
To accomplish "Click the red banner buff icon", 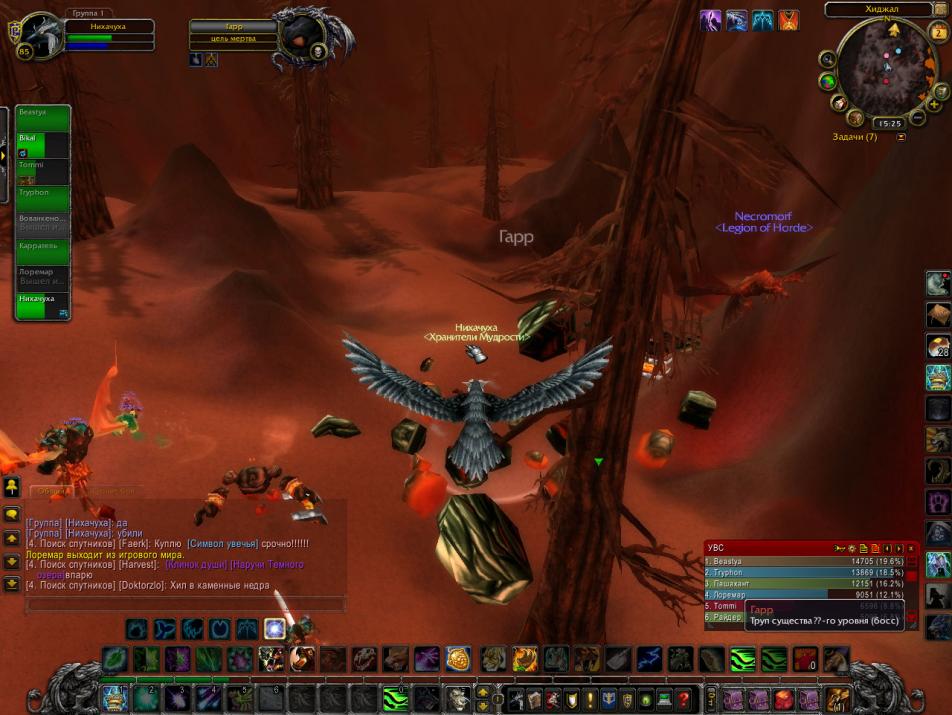I will 789,20.
